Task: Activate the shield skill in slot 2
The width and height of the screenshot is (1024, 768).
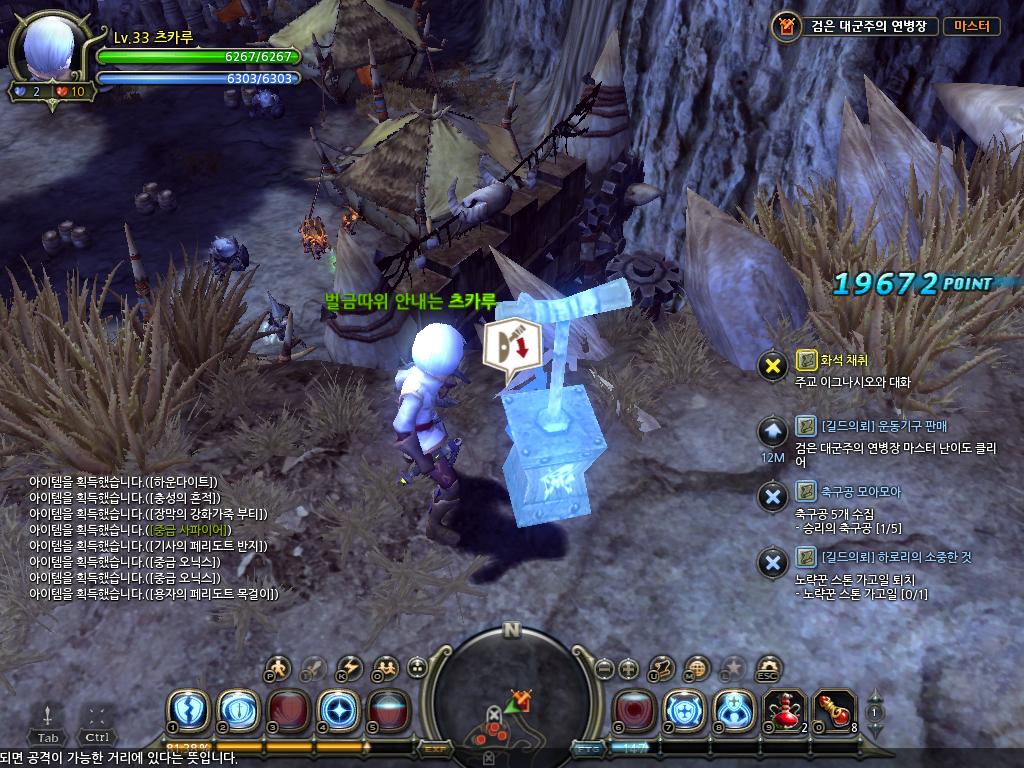Action: point(238,711)
